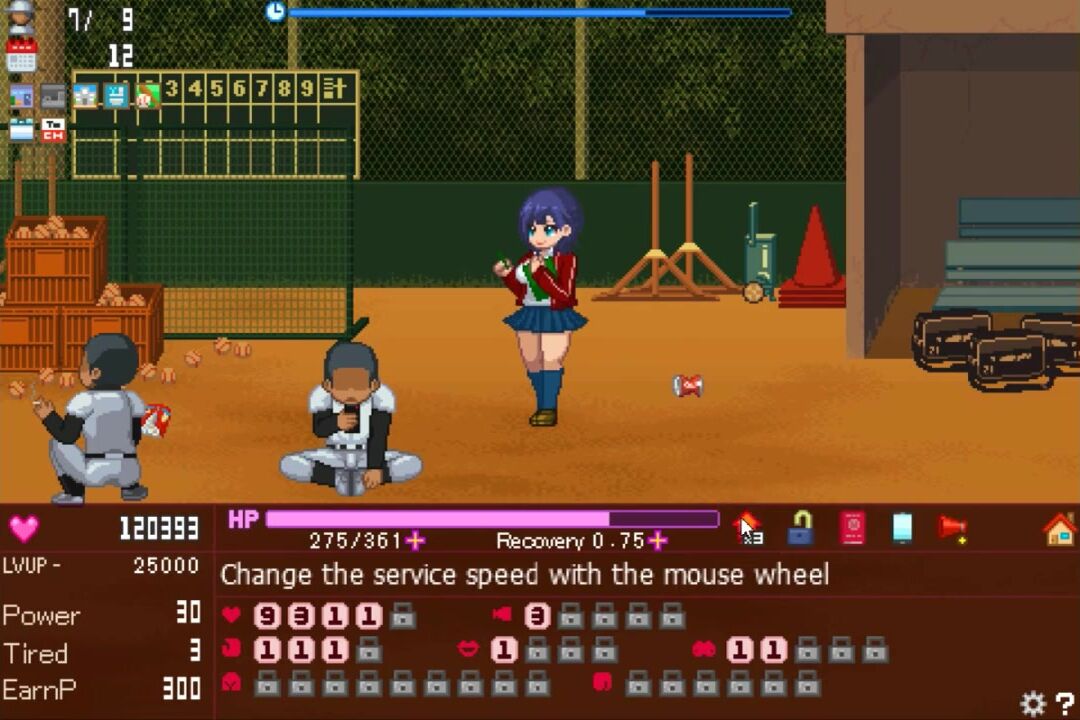Select the lips skill's level 1 badge
The height and width of the screenshot is (720, 1080).
coord(504,650)
